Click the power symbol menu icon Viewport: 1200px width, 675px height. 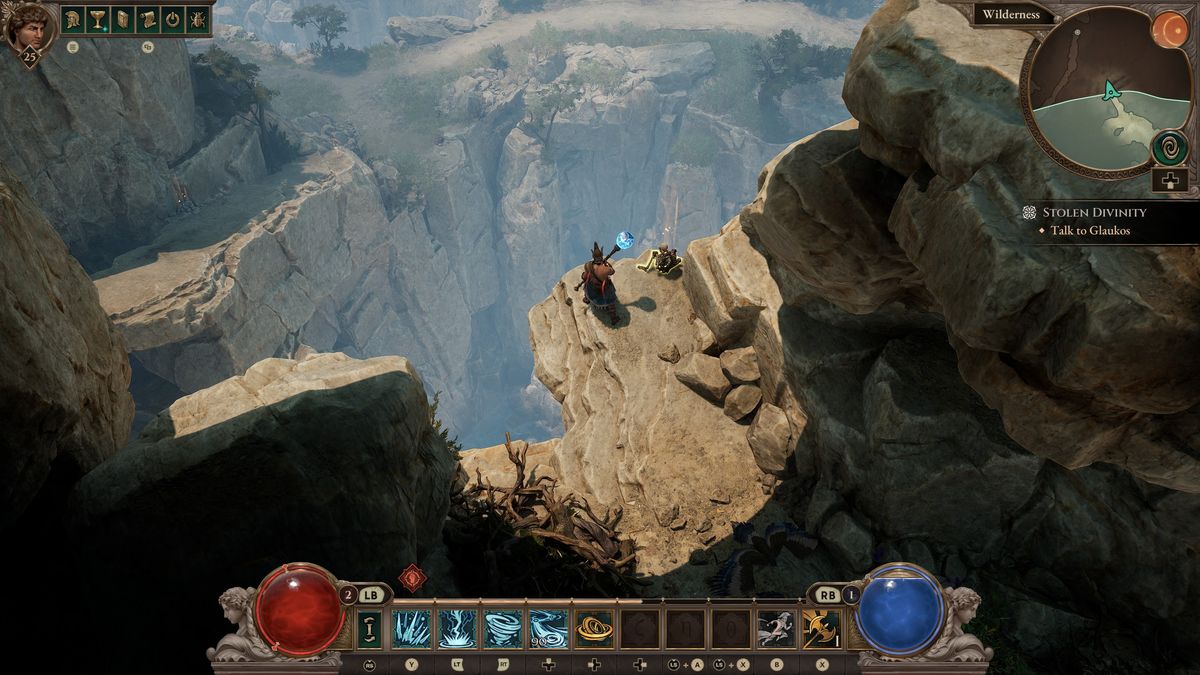click(173, 19)
